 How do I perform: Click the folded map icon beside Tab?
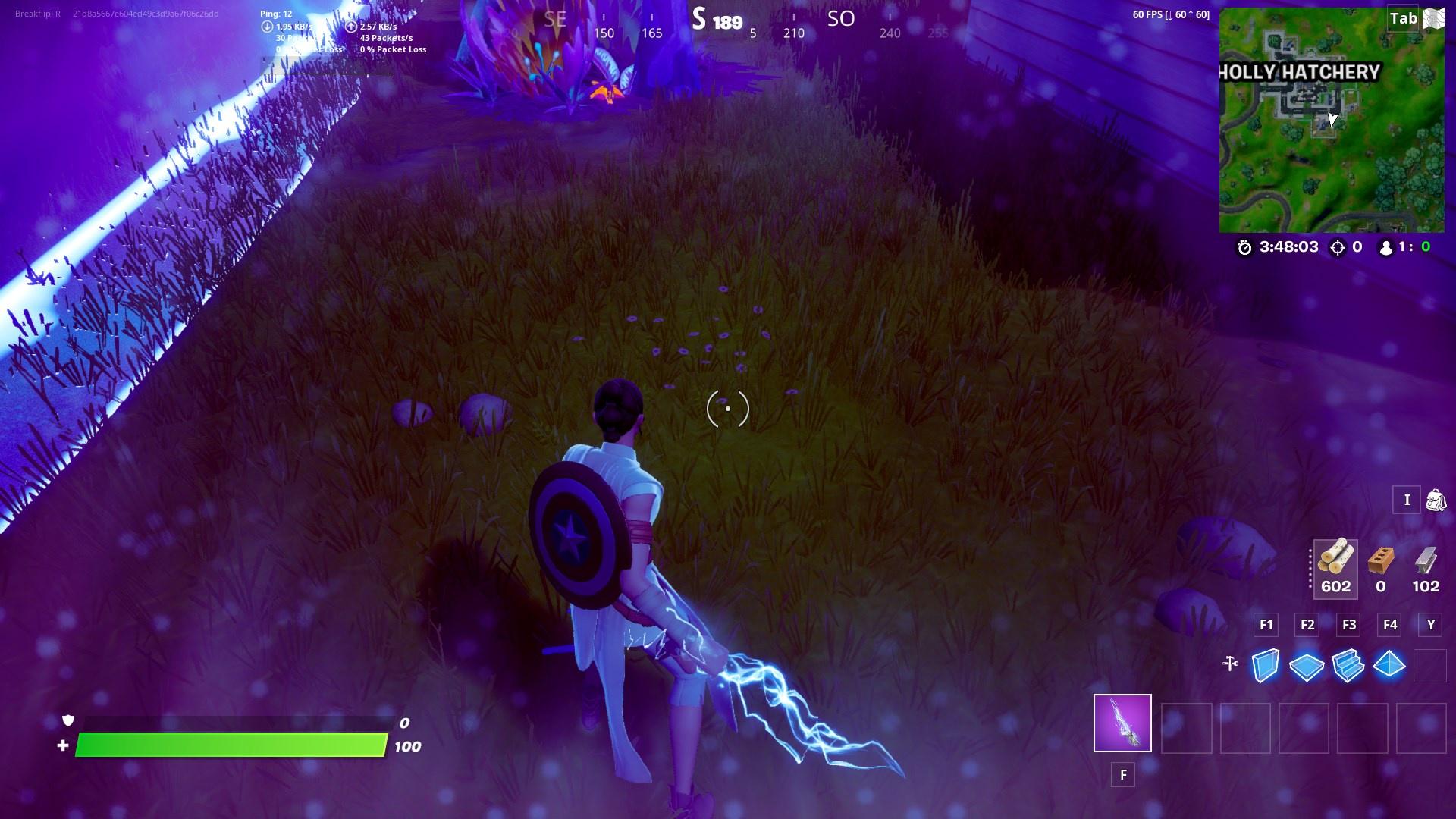(1432, 18)
